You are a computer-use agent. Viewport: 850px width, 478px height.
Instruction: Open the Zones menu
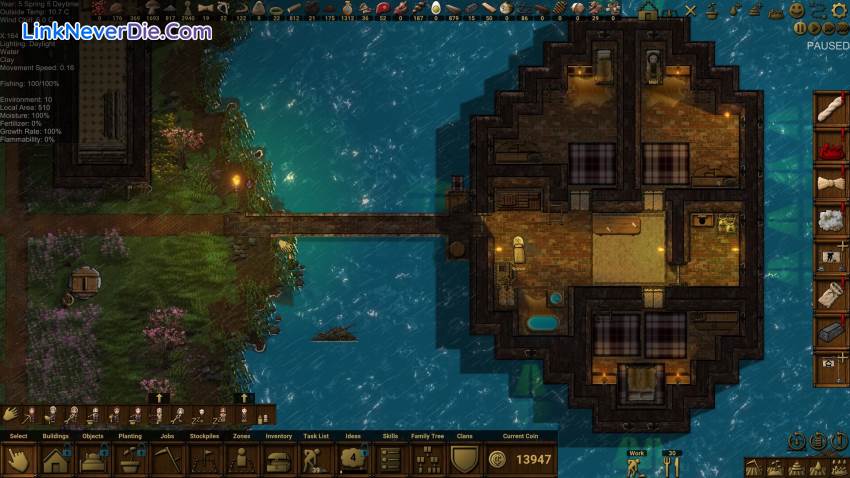click(241, 459)
